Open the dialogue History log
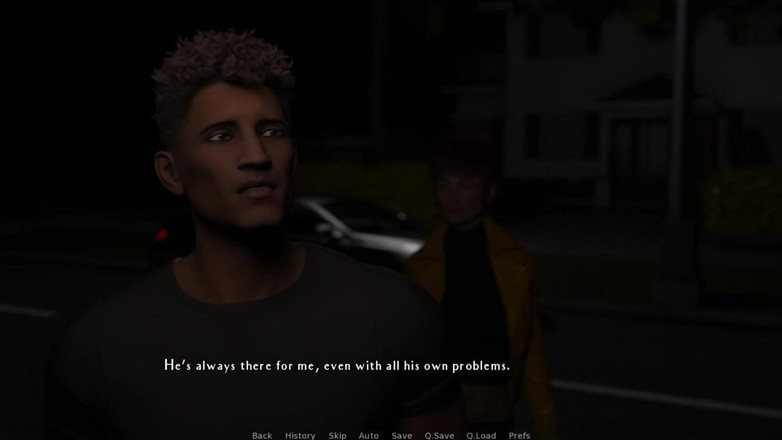The height and width of the screenshot is (440, 782). [300, 435]
